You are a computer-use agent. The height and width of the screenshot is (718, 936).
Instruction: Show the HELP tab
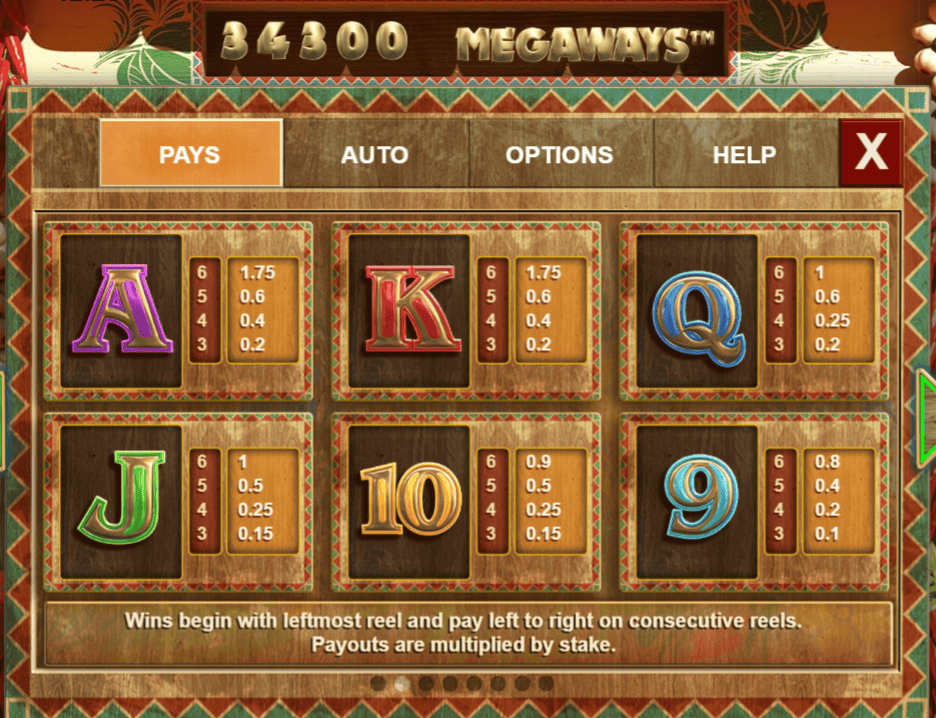click(744, 154)
